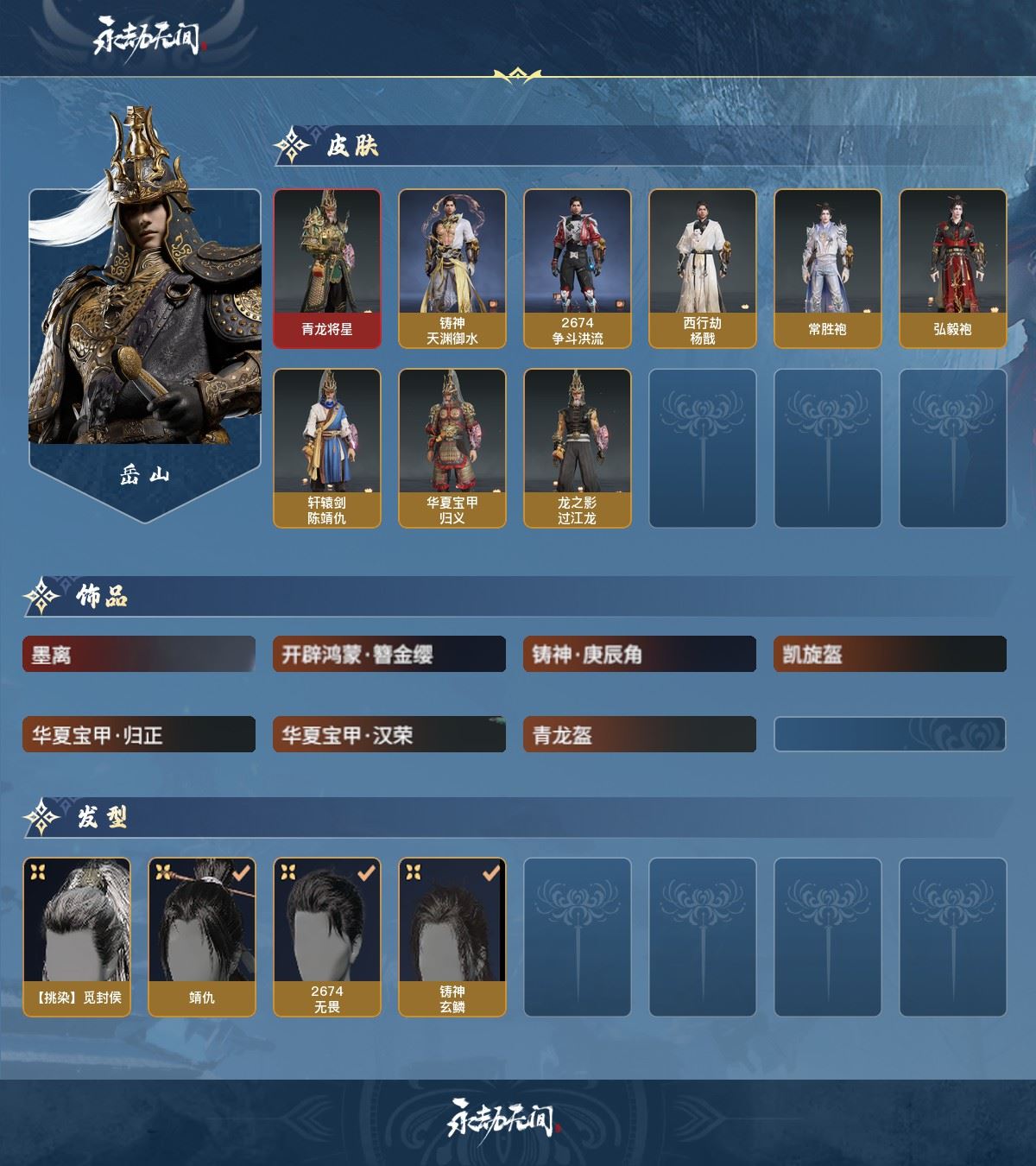Choose the 青龙盔 accessory
Image resolution: width=1036 pixels, height=1166 pixels.
pos(639,735)
